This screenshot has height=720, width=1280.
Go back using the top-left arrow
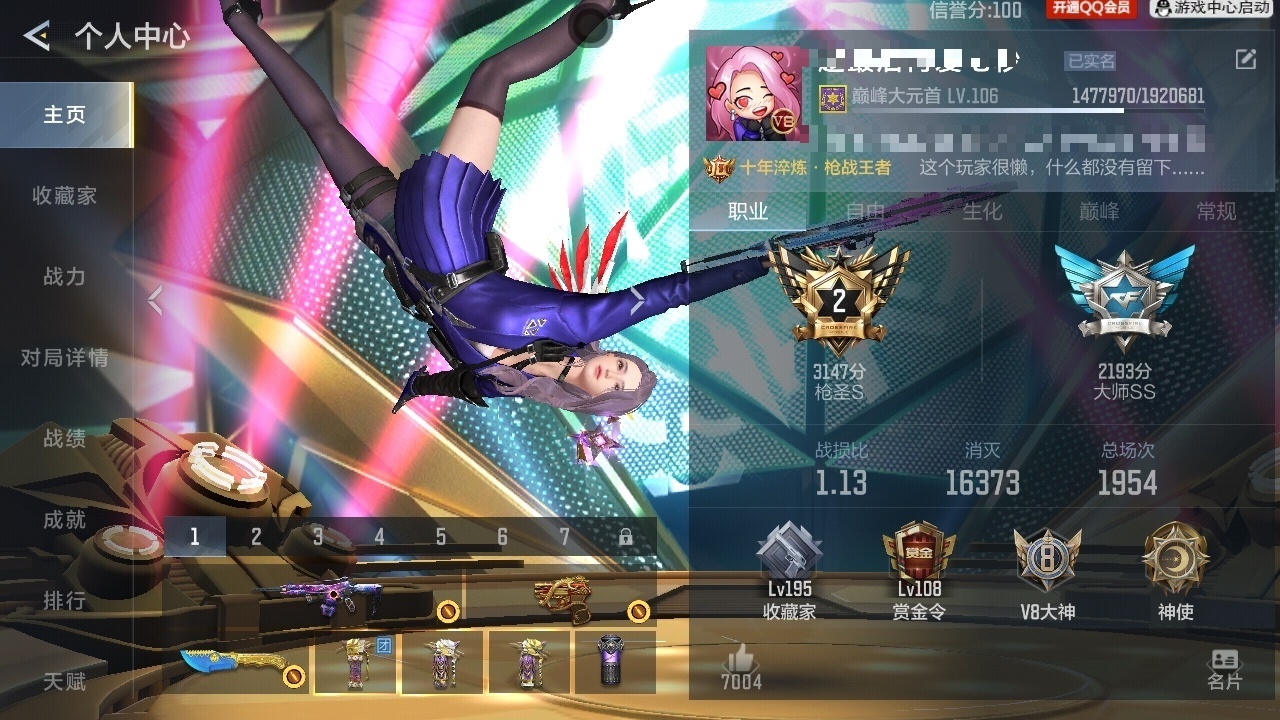point(37,37)
